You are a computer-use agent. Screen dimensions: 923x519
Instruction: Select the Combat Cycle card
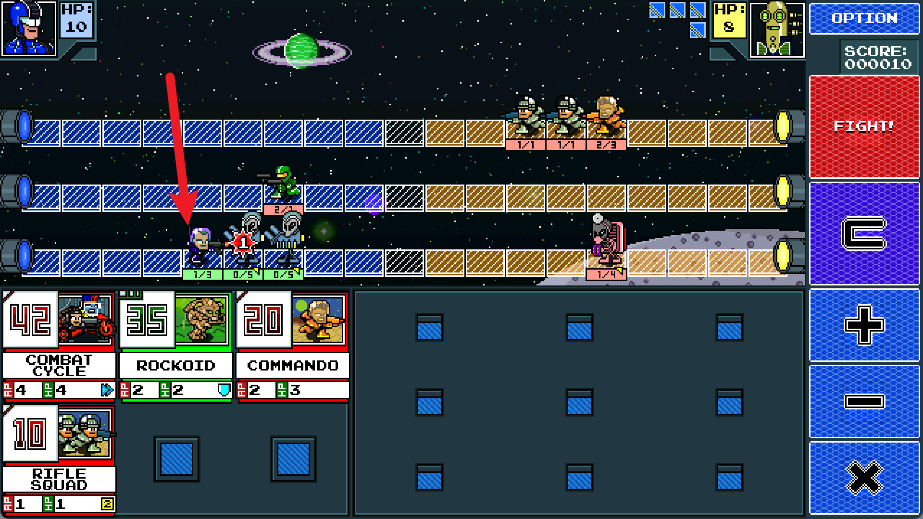[59, 346]
